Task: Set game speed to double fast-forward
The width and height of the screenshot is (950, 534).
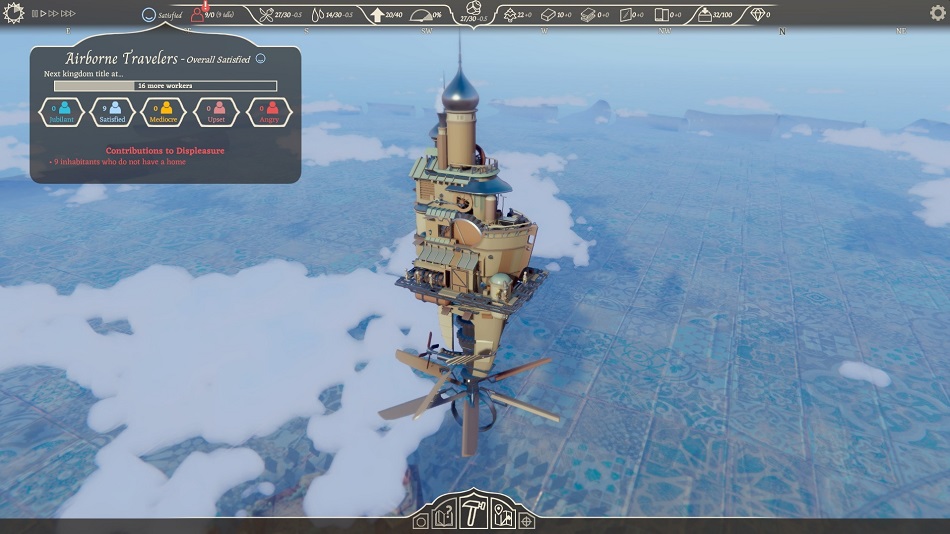Action: point(53,14)
